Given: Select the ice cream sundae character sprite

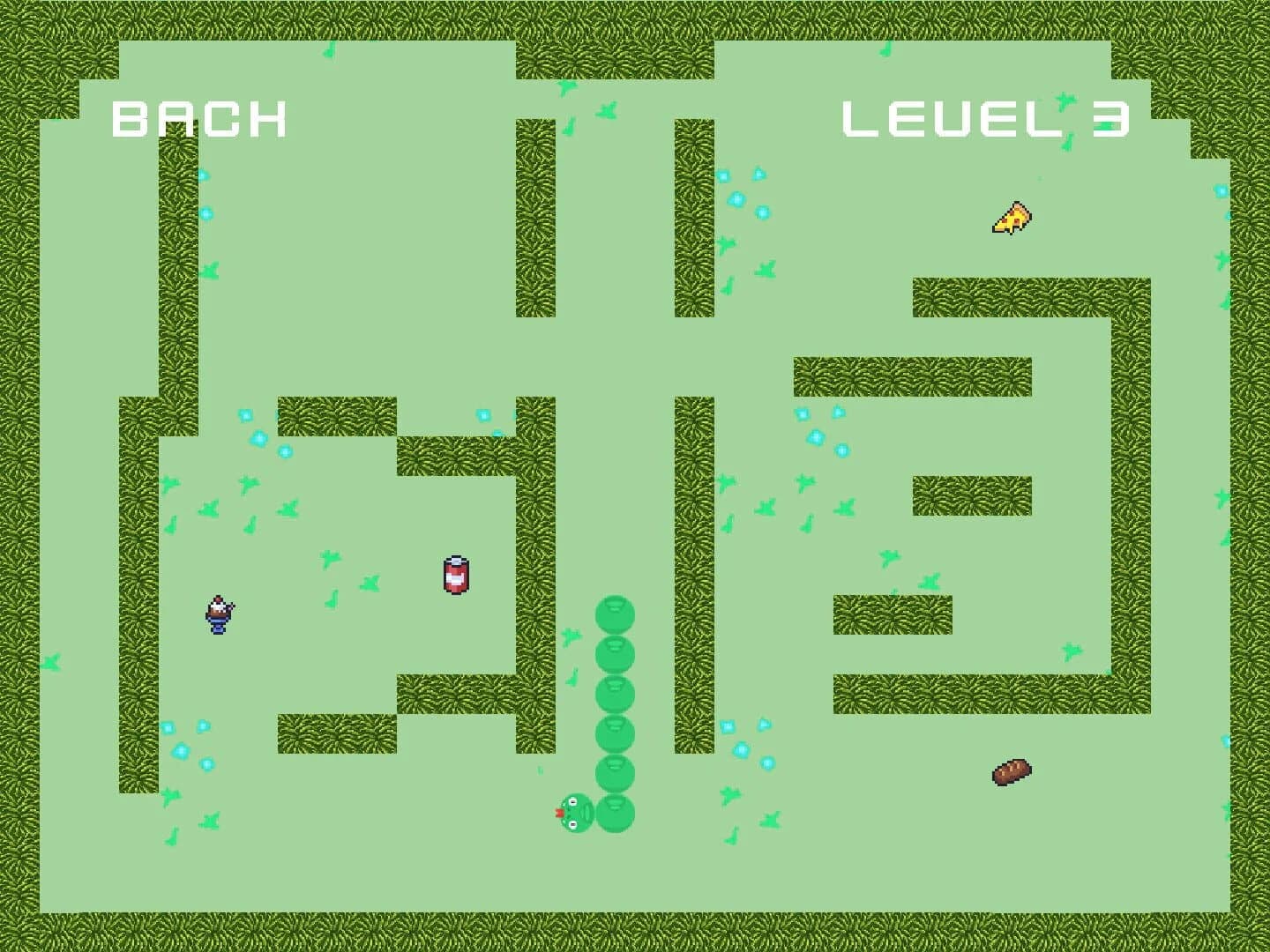Looking at the screenshot, I should click(217, 615).
